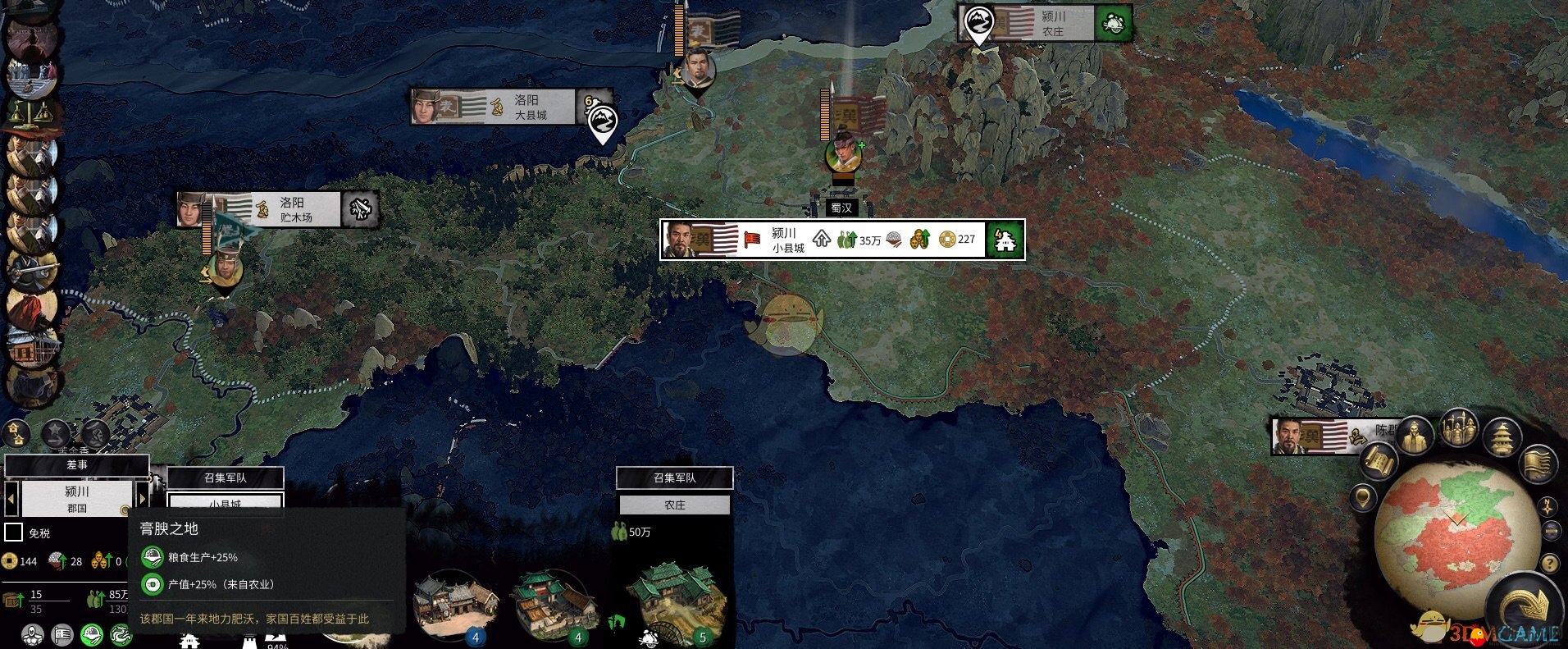
Task: Open the campaign minimap globe
Action: pyautogui.click(x=1445, y=533)
